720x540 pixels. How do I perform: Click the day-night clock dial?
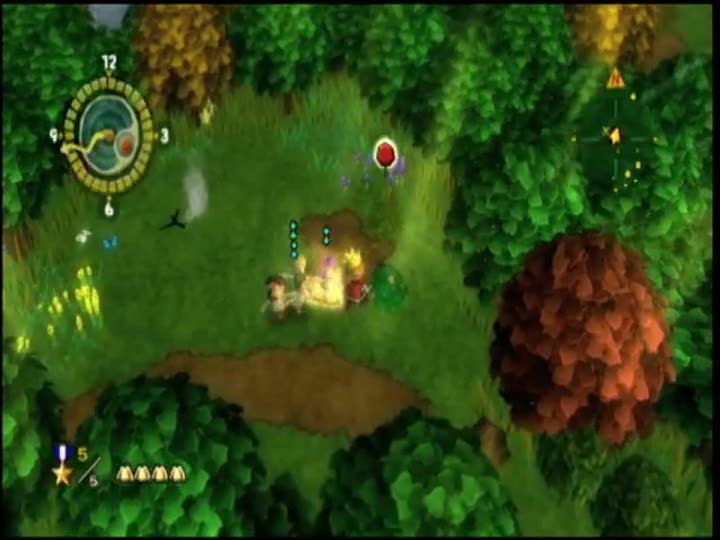click(109, 135)
